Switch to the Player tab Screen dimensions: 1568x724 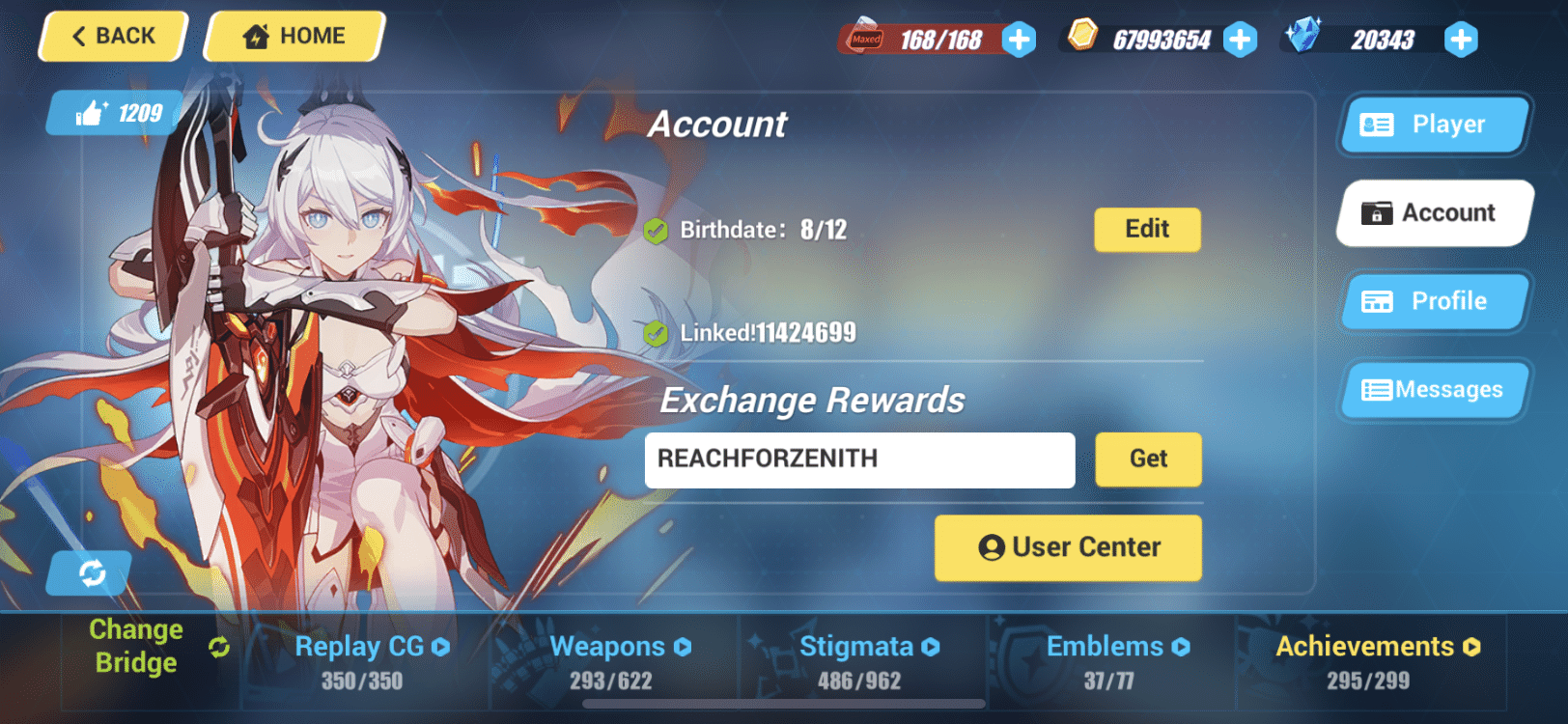tap(1433, 125)
